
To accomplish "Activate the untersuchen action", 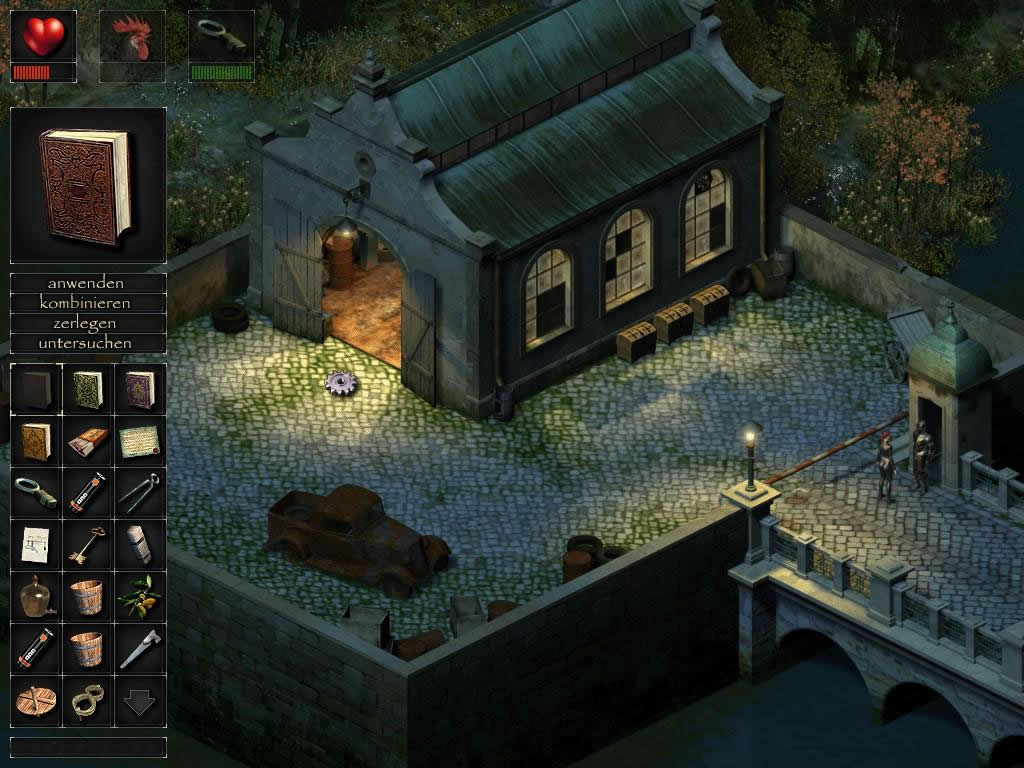I will (x=88, y=343).
